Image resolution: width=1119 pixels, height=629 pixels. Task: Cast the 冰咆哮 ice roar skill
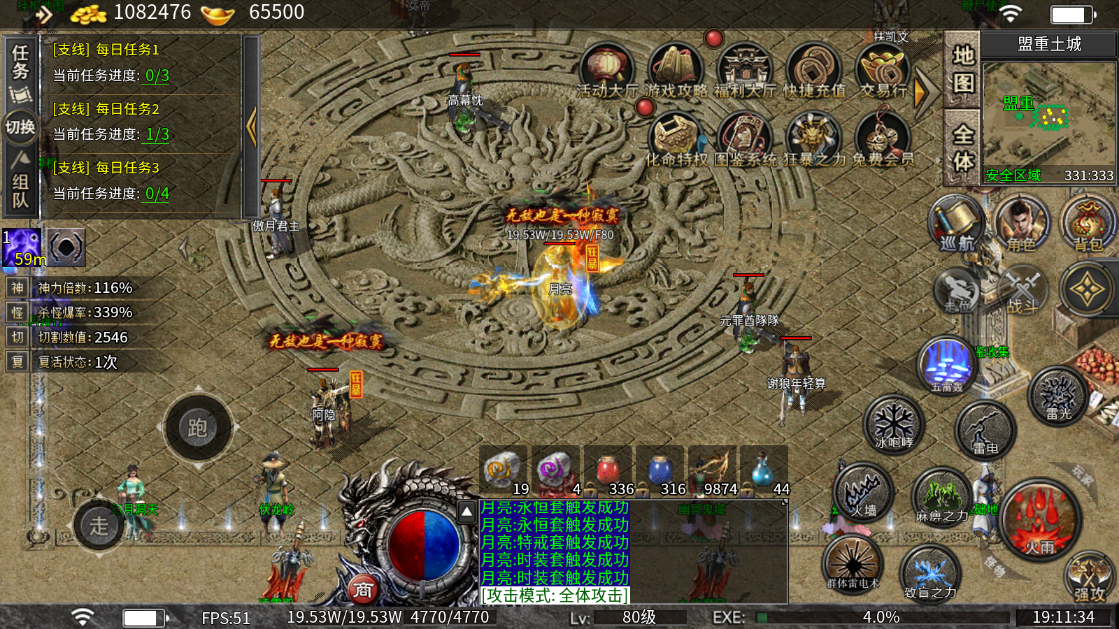click(x=894, y=423)
